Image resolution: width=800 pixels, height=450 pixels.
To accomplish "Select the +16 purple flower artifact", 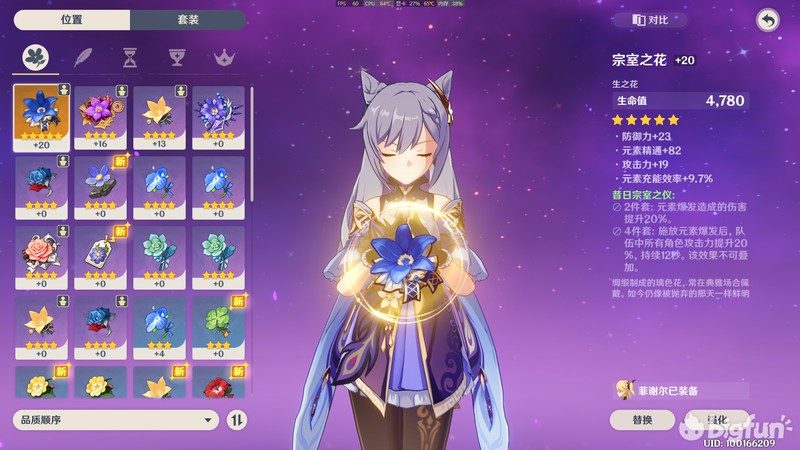I will tap(101, 116).
